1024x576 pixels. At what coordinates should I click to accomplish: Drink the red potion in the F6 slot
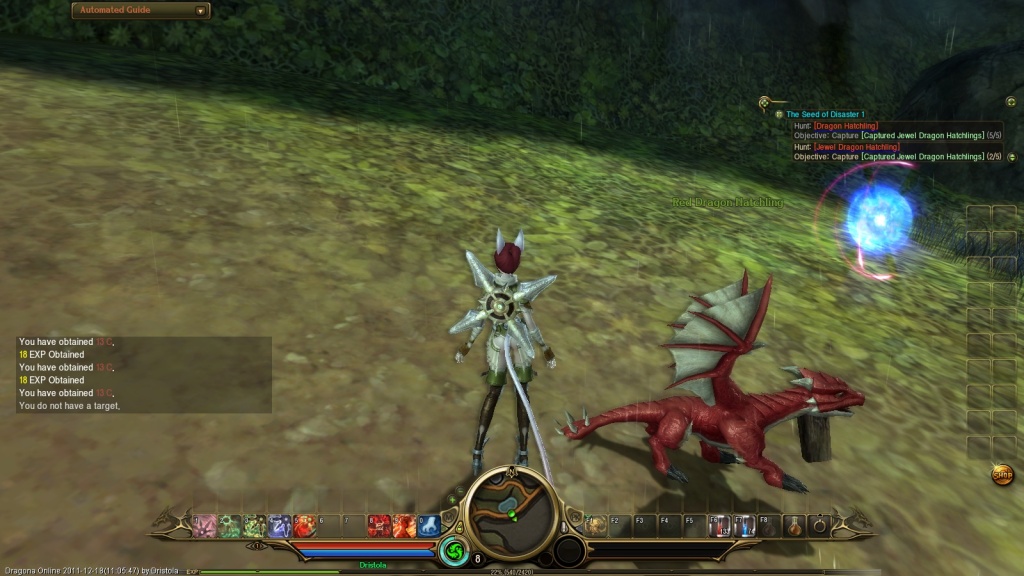point(719,525)
